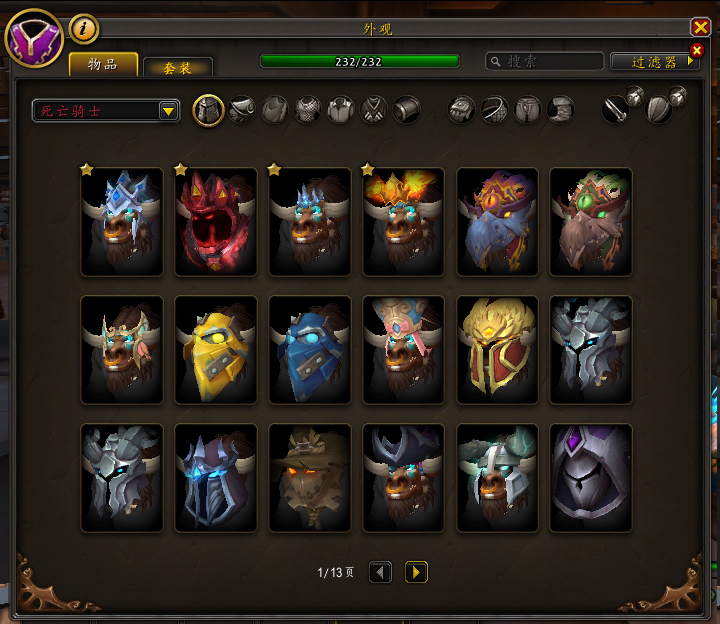
Task: Close the 外观 appearance window
Action: click(700, 28)
